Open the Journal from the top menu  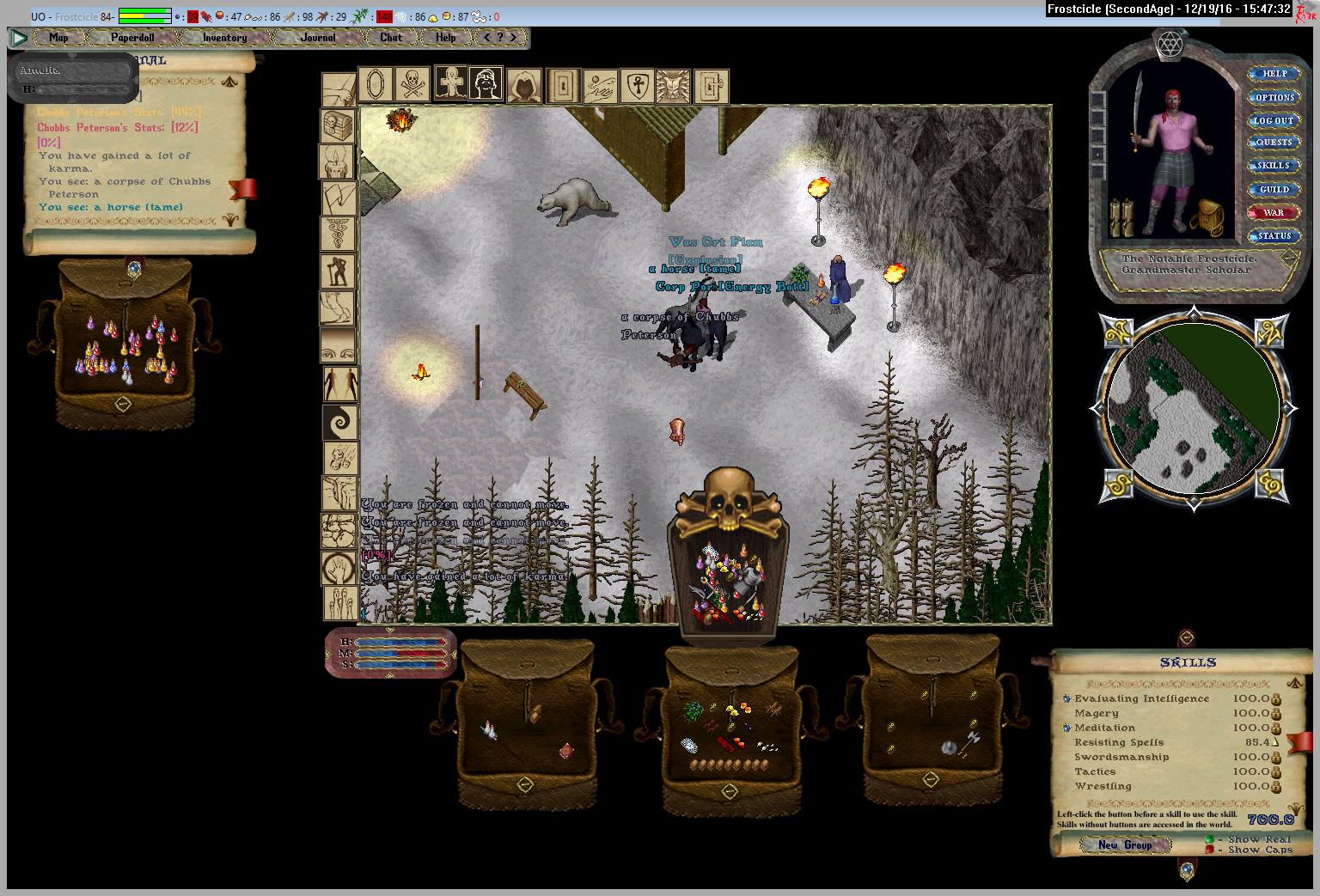click(318, 38)
